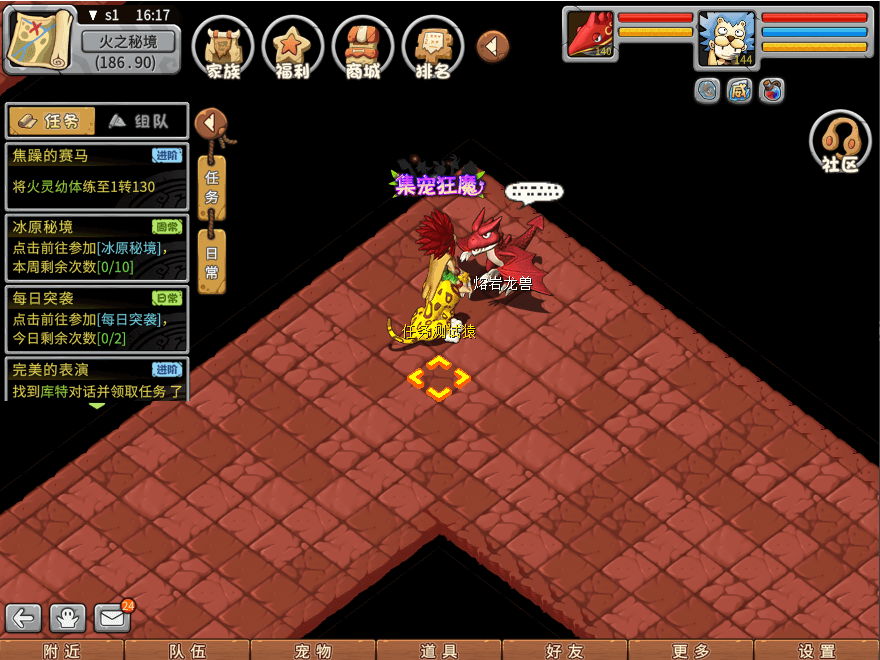Screen dimensions: 880x660
Task: Collapse the quest panel with the round arrow
Action: click(x=210, y=123)
